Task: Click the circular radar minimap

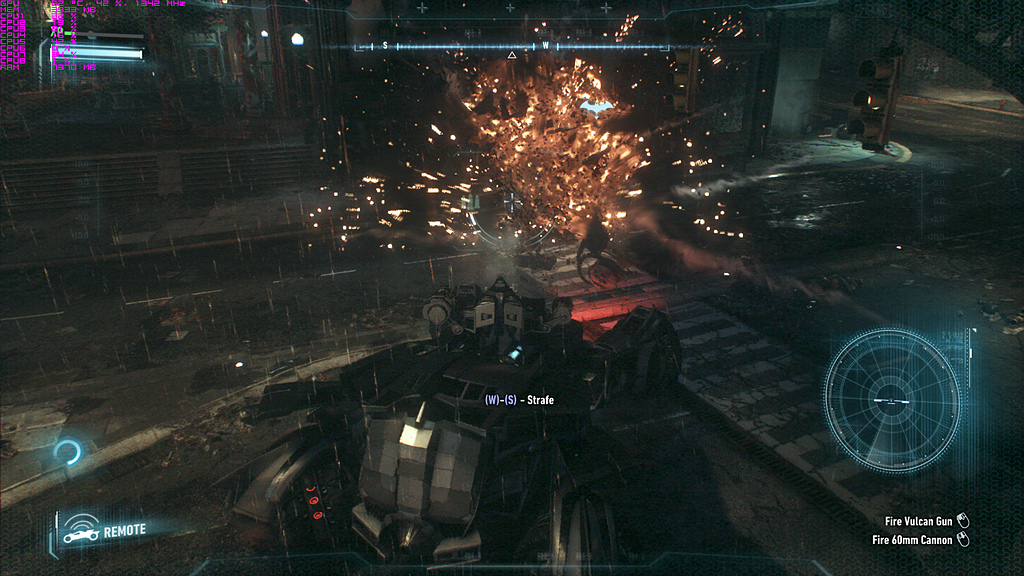Action: 891,400
